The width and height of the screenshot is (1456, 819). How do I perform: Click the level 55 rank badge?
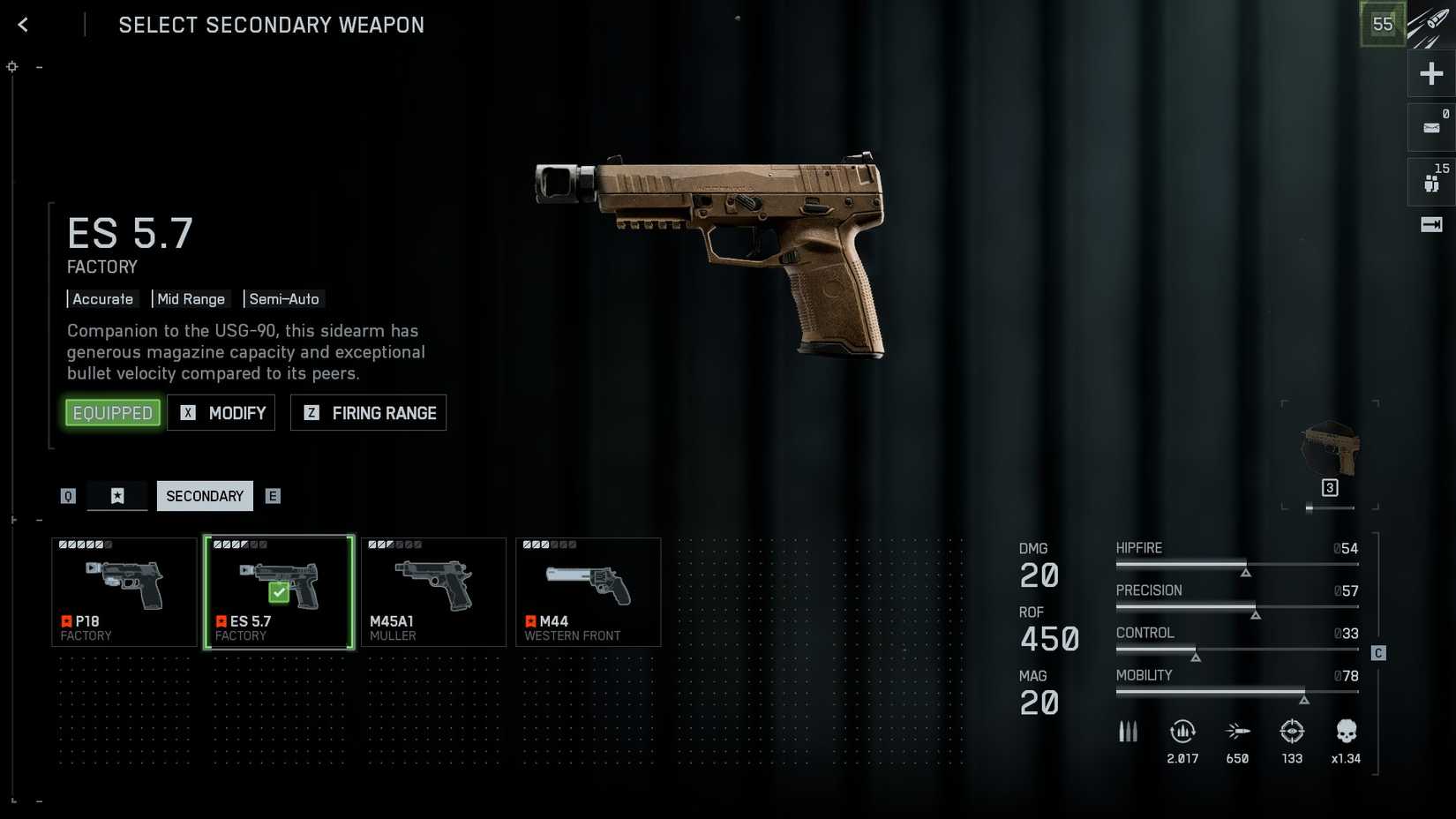click(x=1382, y=25)
